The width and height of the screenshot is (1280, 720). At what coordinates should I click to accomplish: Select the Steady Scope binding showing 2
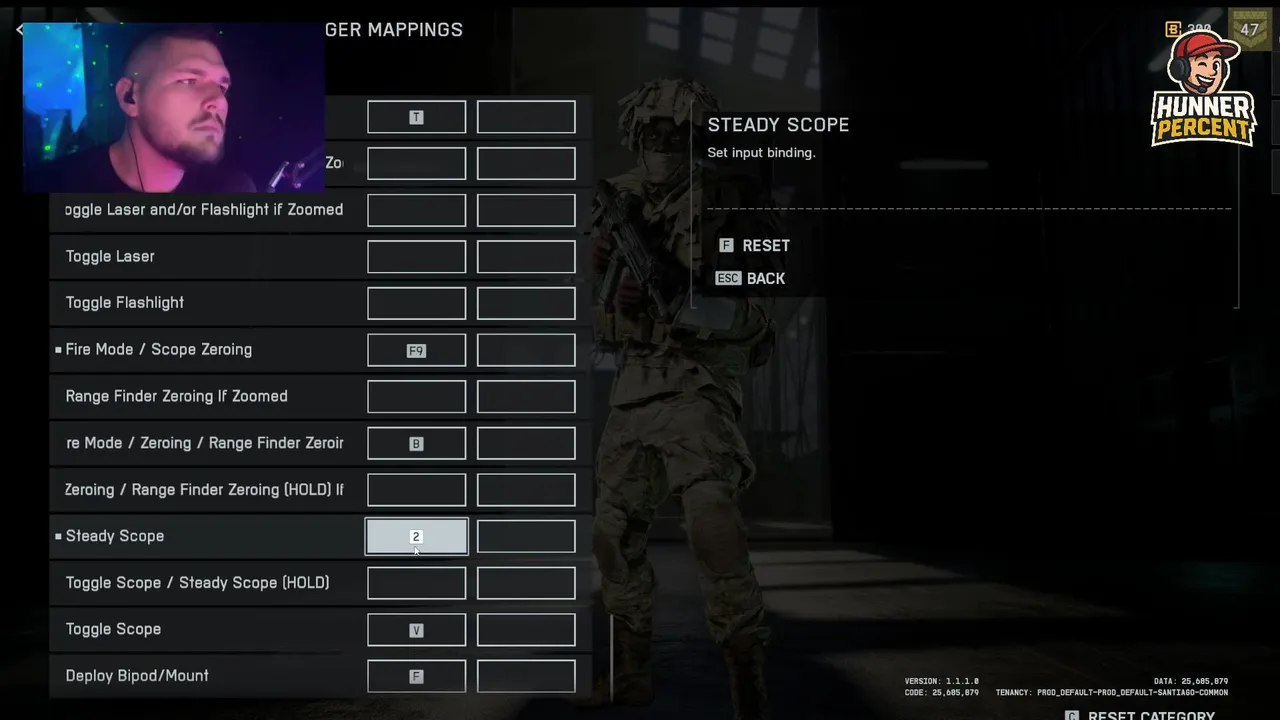416,537
